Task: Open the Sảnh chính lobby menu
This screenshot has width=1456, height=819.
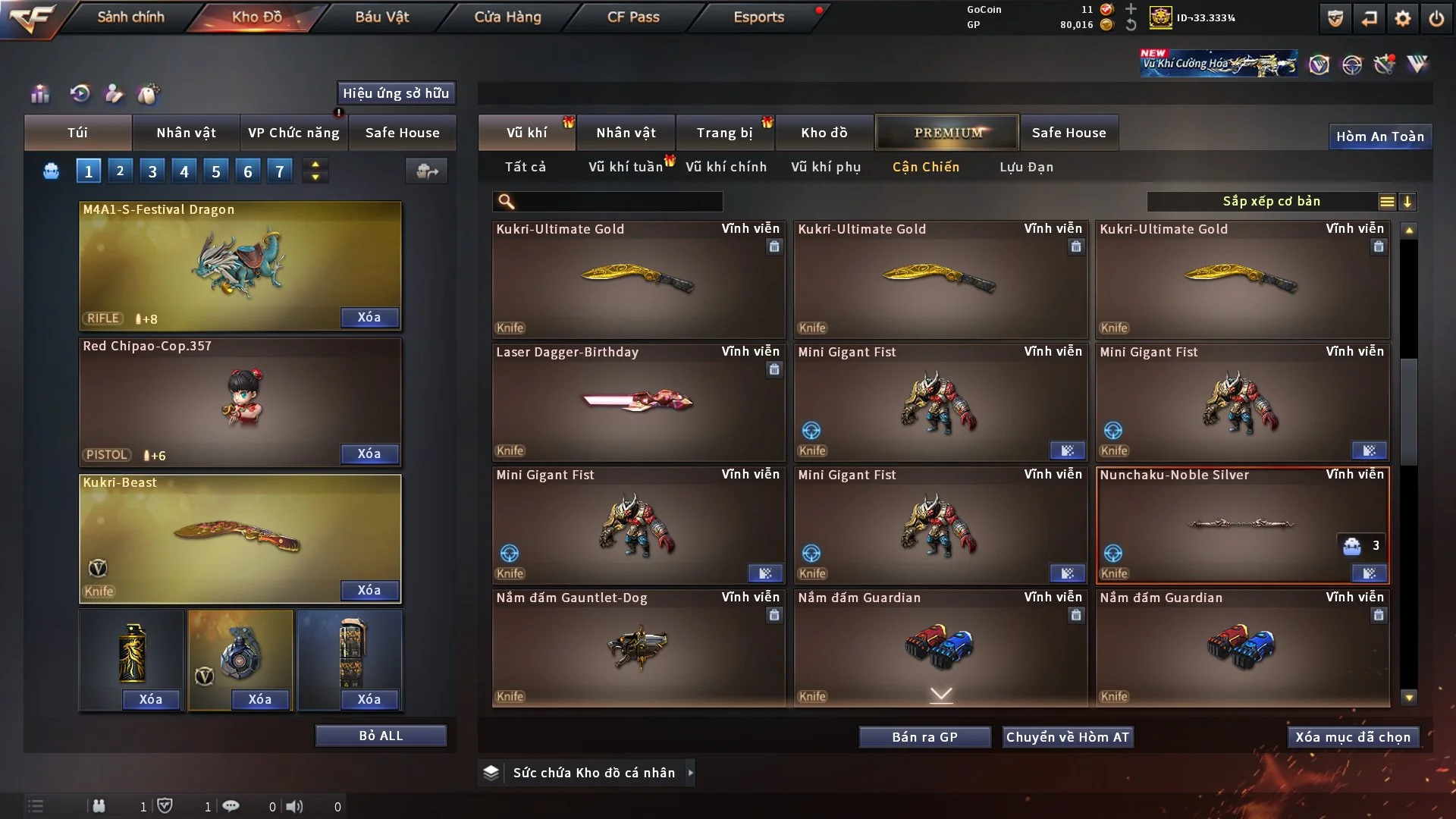Action: [130, 17]
